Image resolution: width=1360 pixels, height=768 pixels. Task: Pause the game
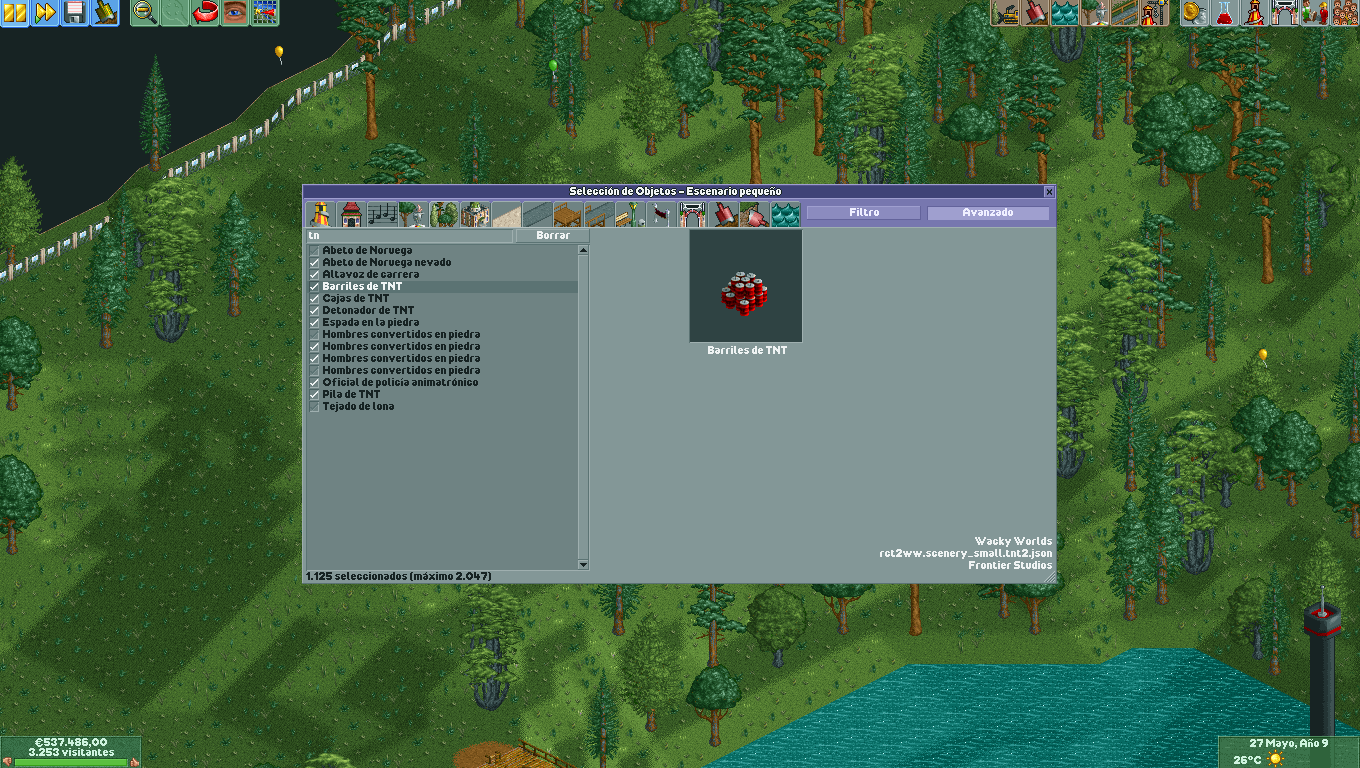tap(14, 14)
